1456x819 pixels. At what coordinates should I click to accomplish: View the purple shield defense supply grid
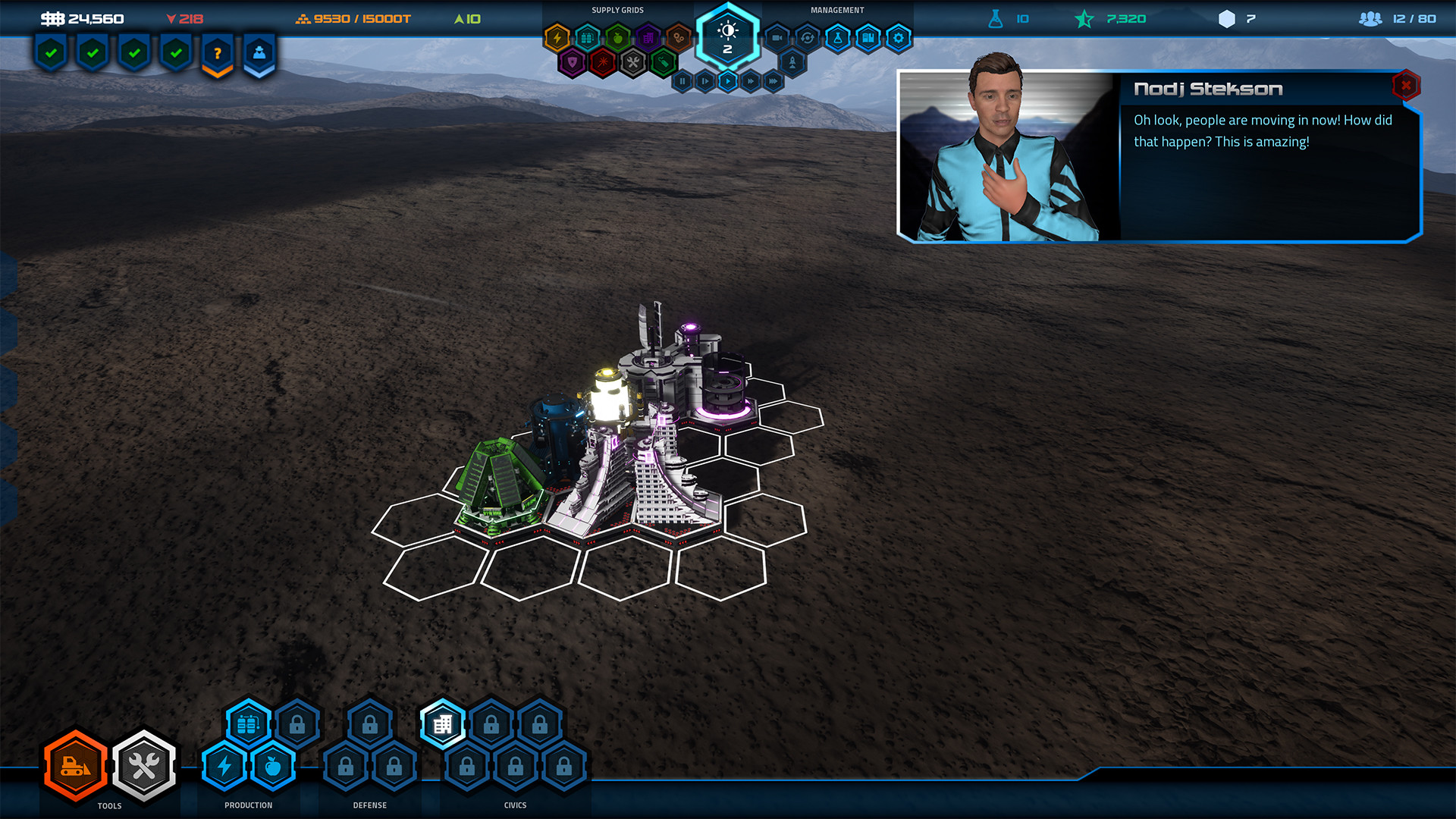(x=572, y=63)
